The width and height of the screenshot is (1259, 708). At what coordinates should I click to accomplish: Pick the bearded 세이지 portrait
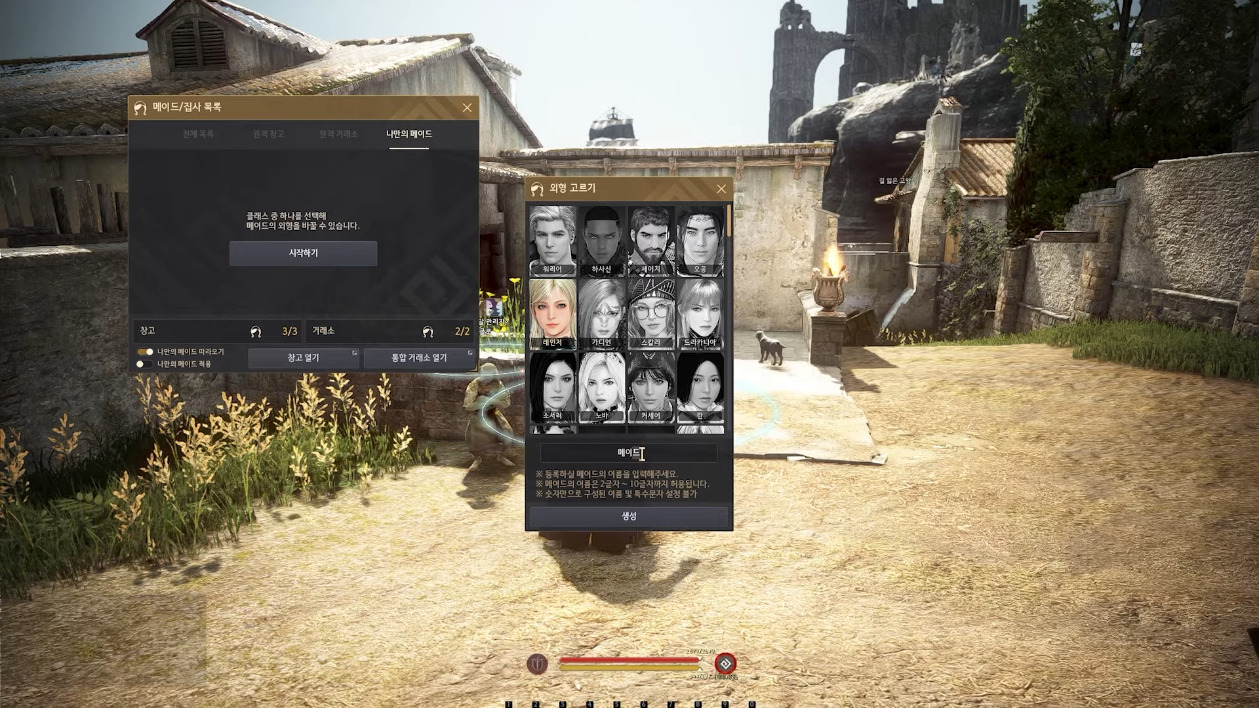pyautogui.click(x=651, y=240)
